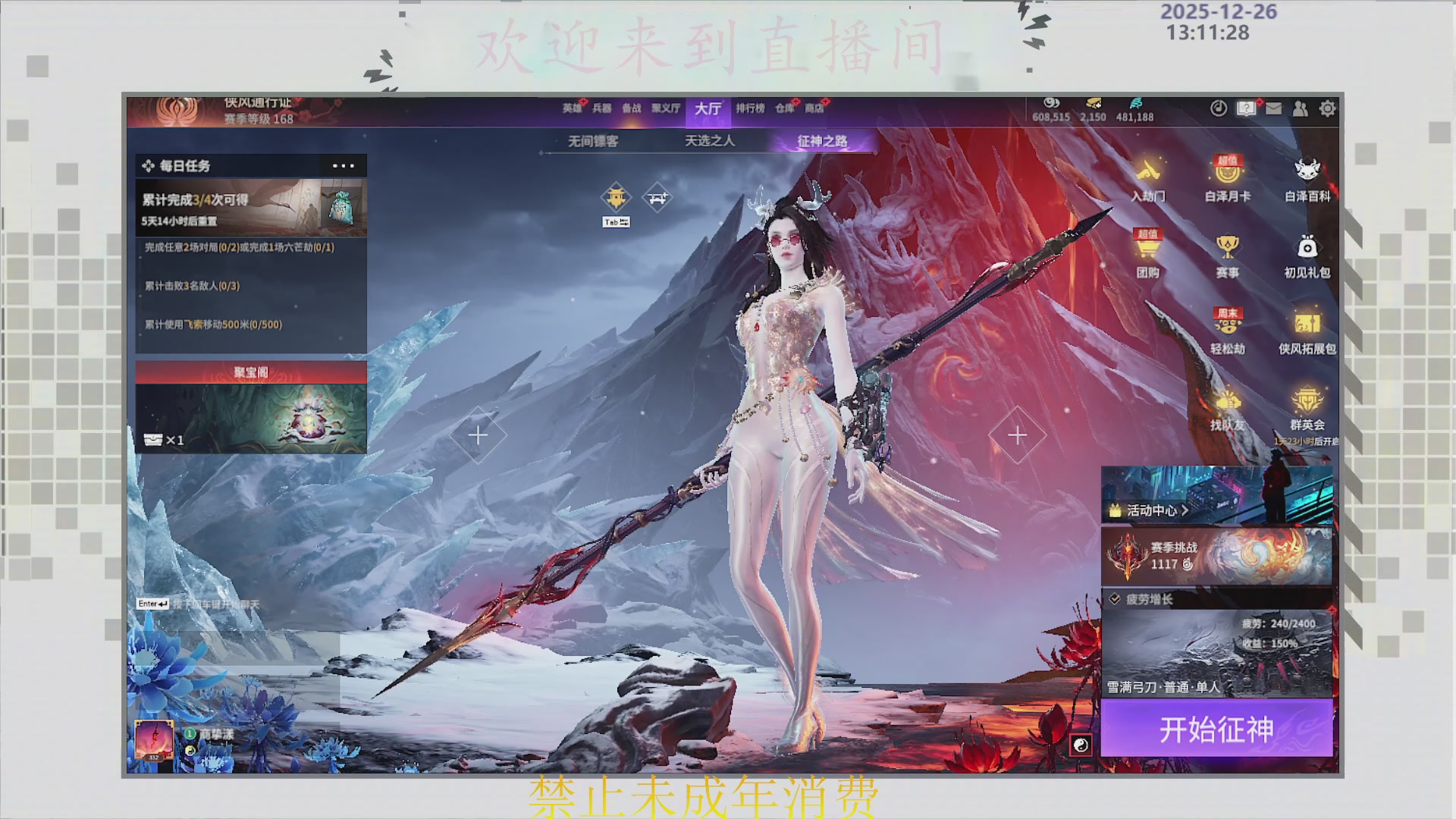Image resolution: width=1456 pixels, height=819 pixels.
Task: Expand daily tasks three-dot menu
Action: (x=343, y=165)
